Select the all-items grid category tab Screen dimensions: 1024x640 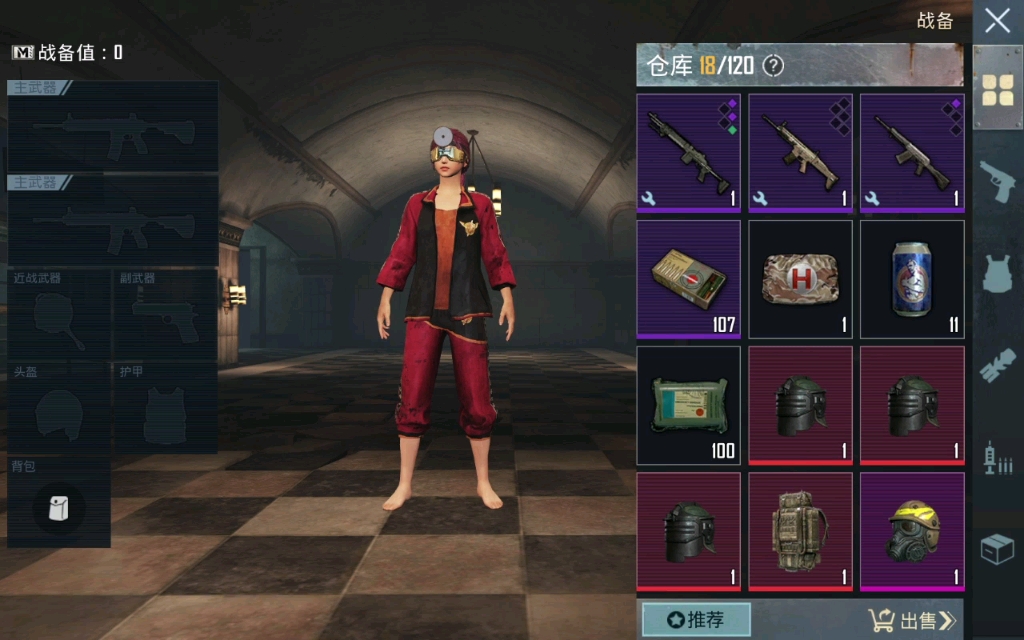[x=997, y=89]
